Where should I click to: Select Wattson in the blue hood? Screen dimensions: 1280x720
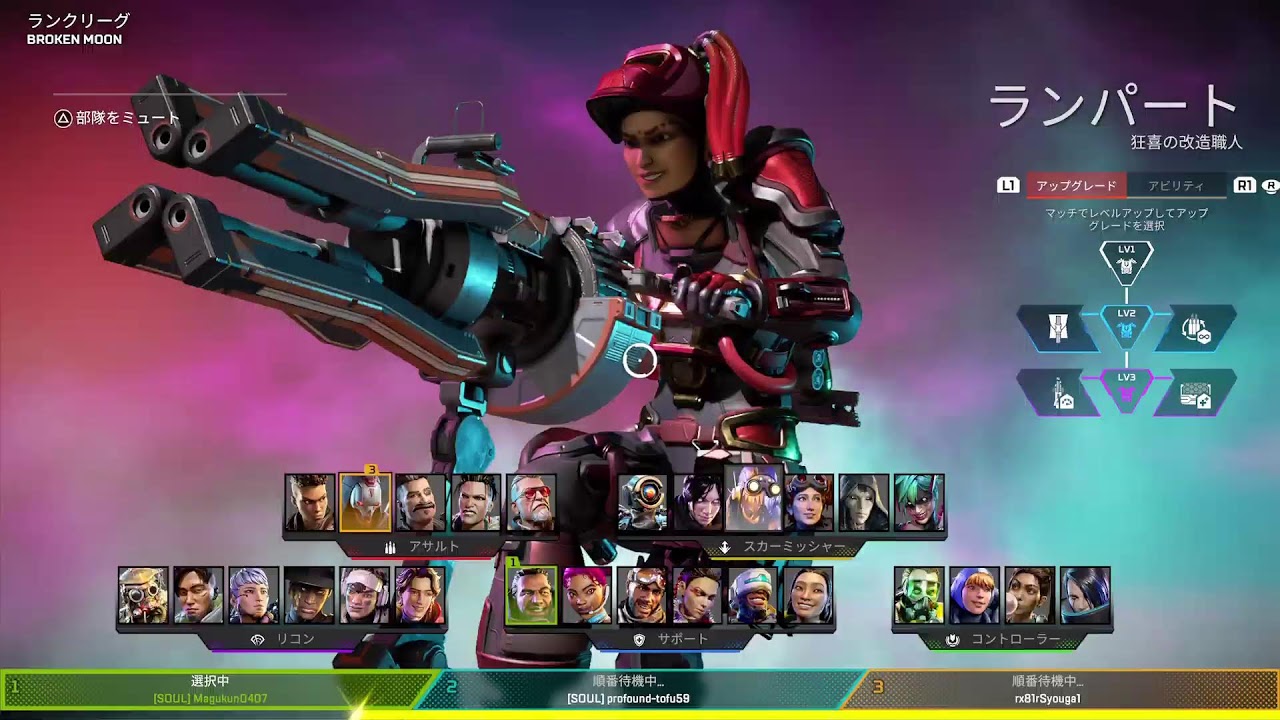[974, 596]
